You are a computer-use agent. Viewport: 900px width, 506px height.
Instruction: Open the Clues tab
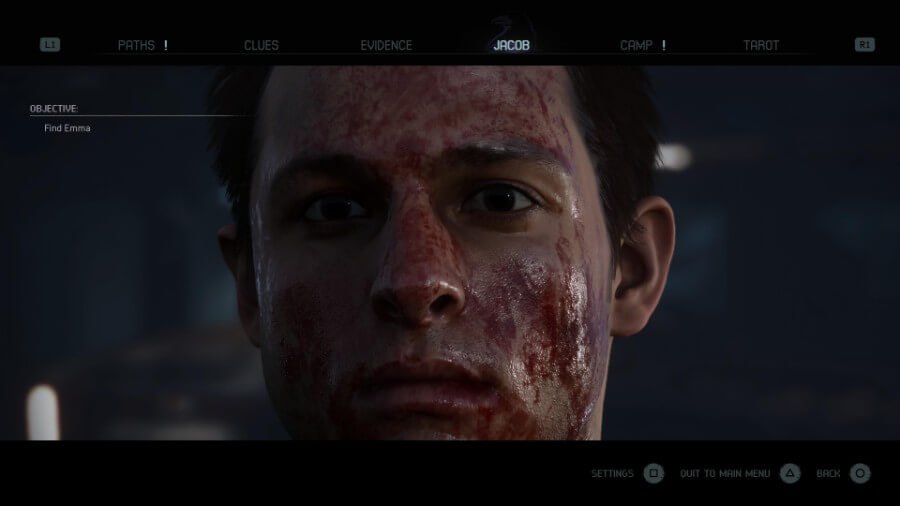[x=261, y=45]
